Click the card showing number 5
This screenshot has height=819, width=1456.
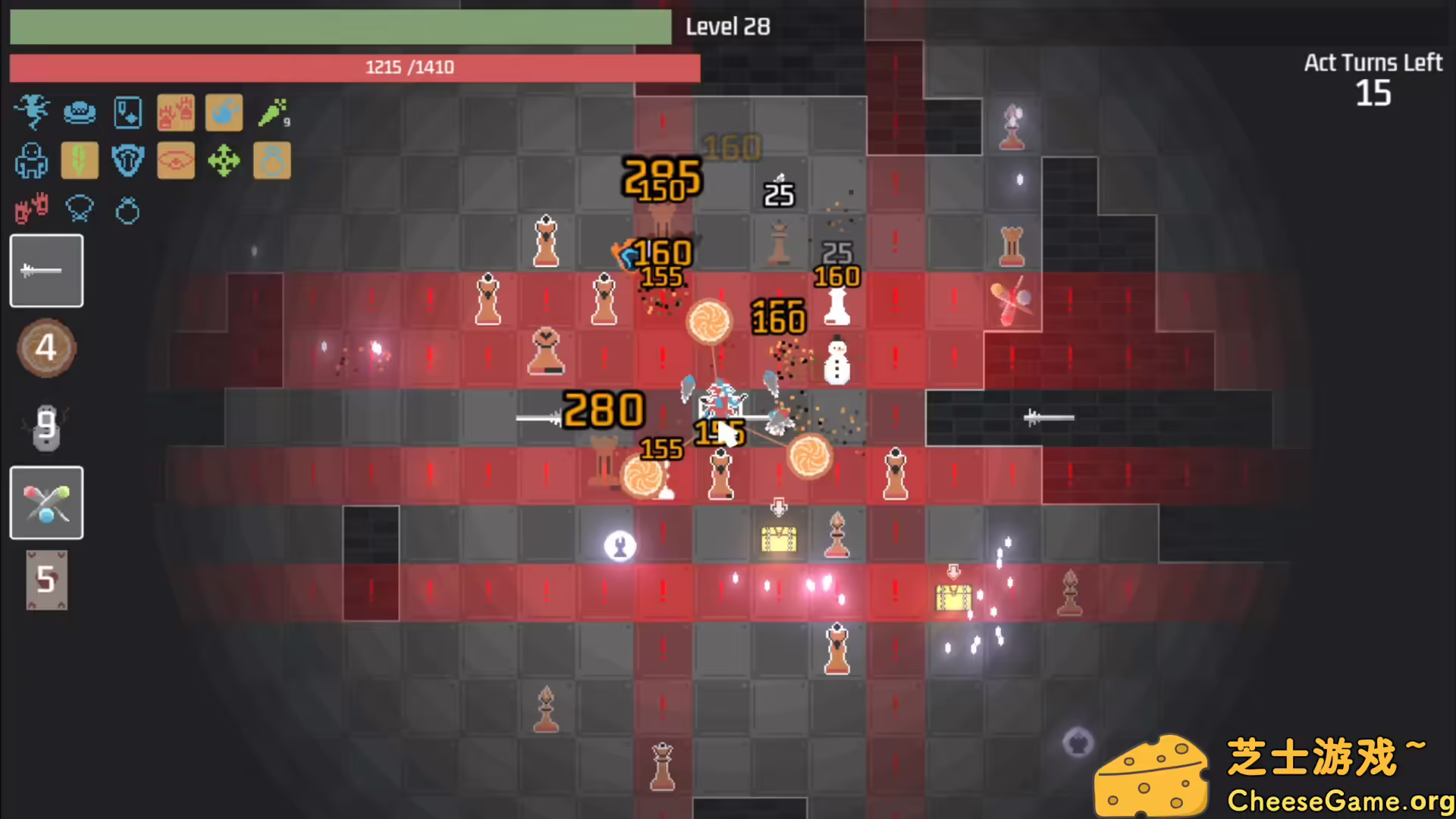pos(46,580)
